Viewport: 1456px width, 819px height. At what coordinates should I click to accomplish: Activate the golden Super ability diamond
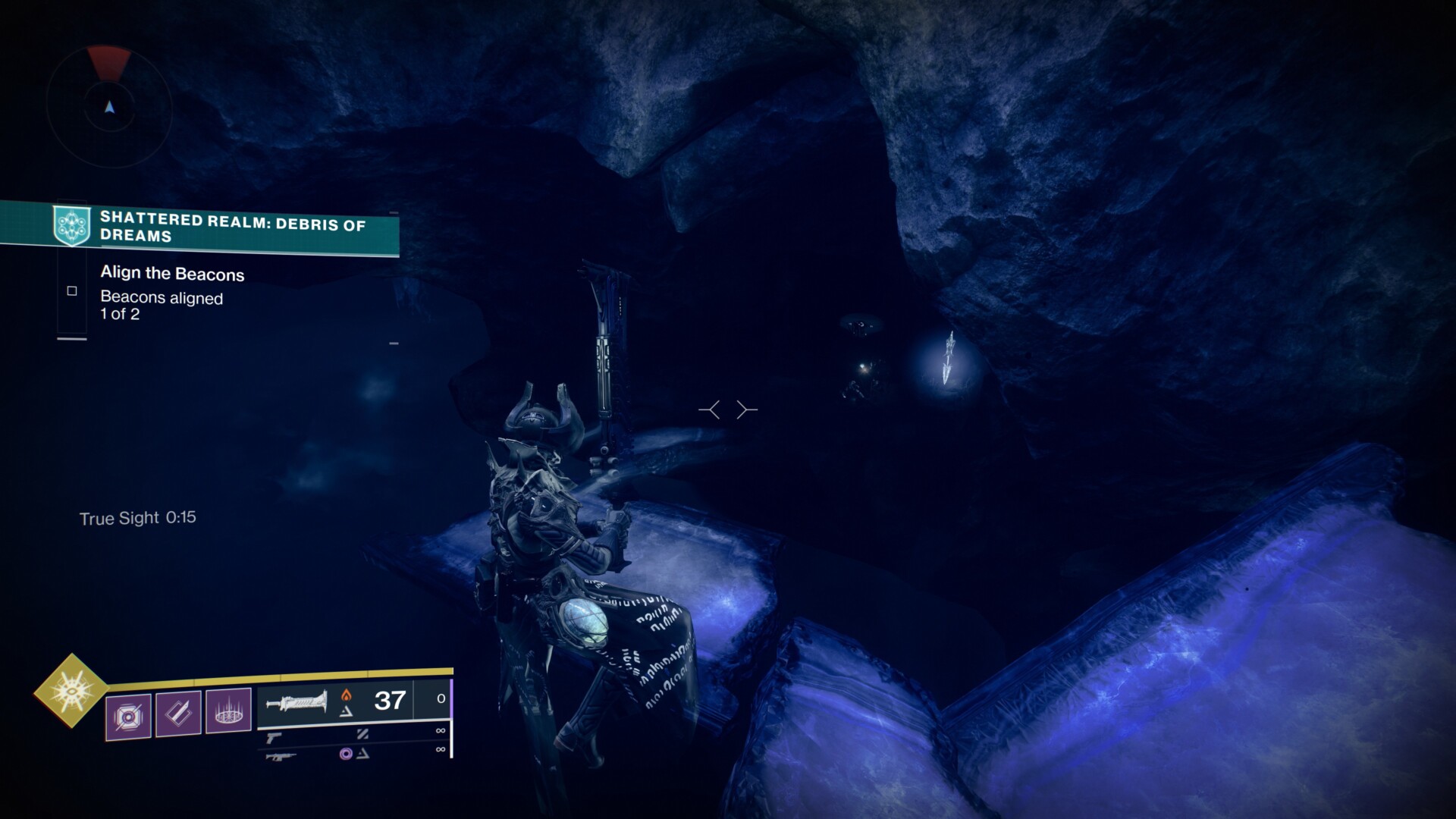coord(71,690)
